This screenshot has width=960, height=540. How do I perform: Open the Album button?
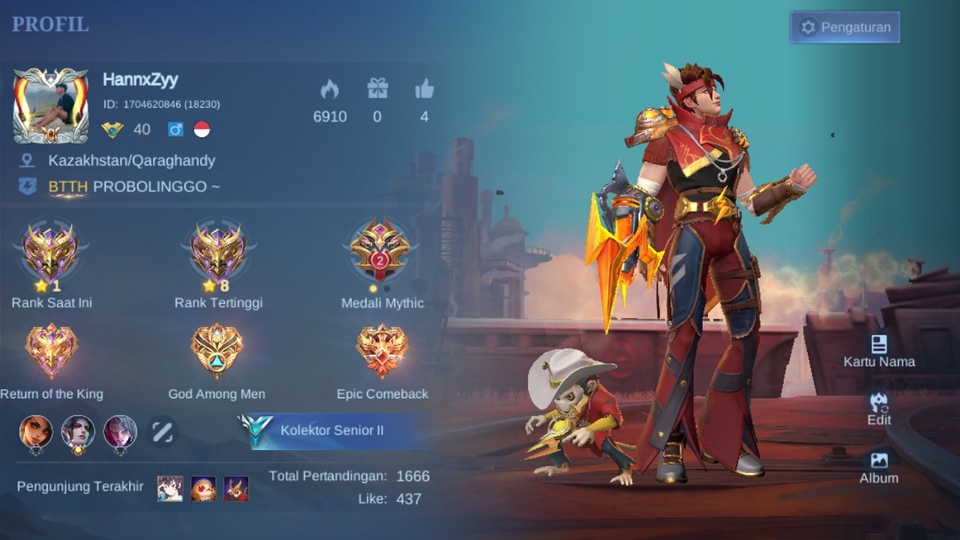tap(879, 466)
